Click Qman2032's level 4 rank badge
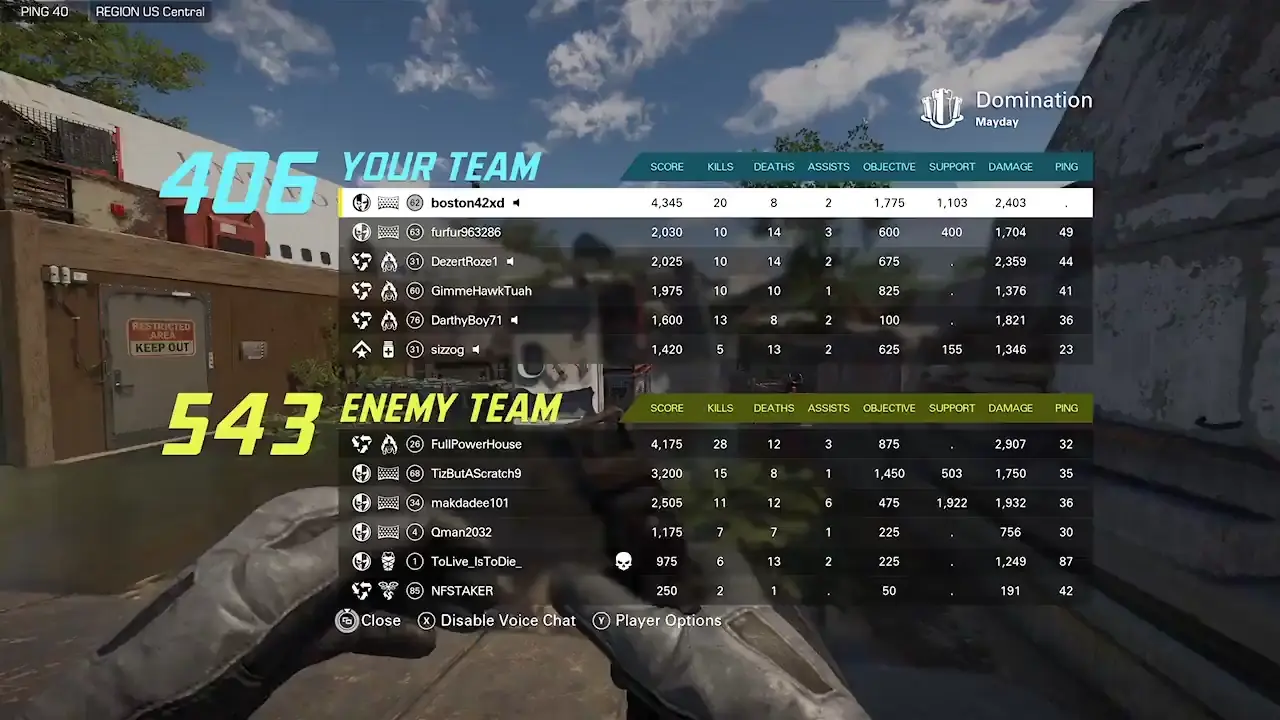Screen dimensions: 1280x720 point(415,532)
